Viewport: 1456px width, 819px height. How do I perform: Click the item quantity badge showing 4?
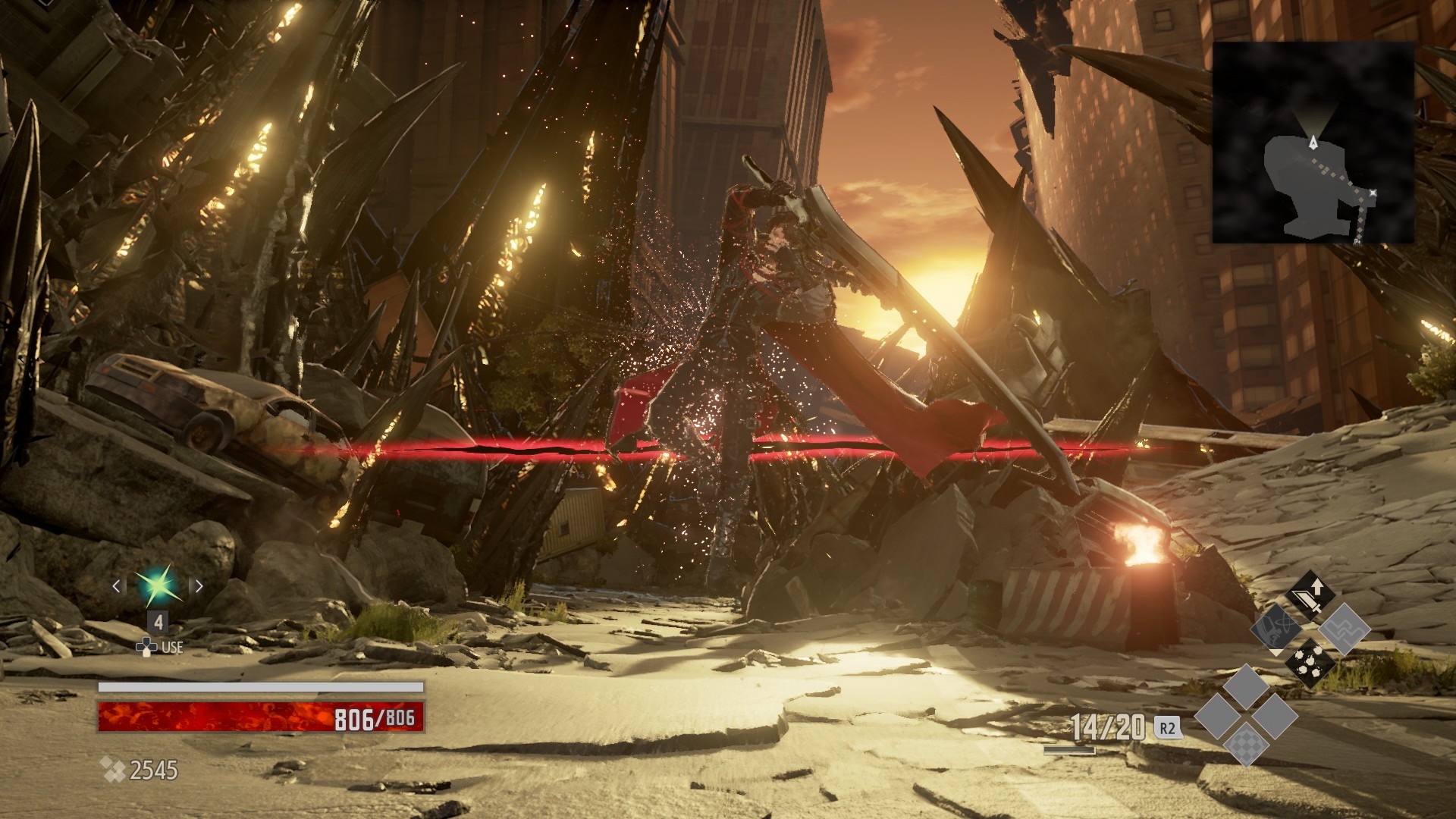pyautogui.click(x=158, y=621)
